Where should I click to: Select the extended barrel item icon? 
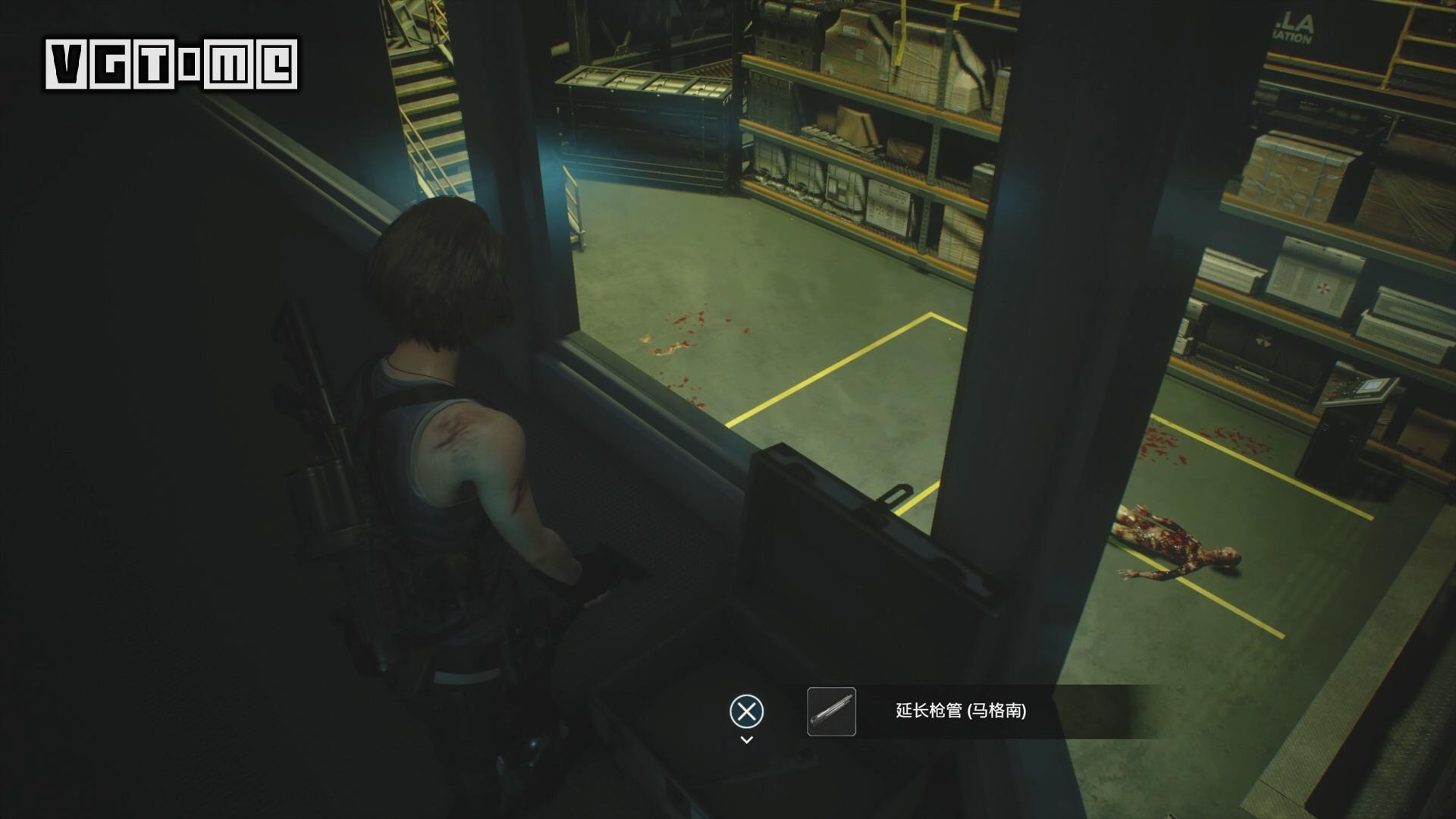(x=831, y=711)
